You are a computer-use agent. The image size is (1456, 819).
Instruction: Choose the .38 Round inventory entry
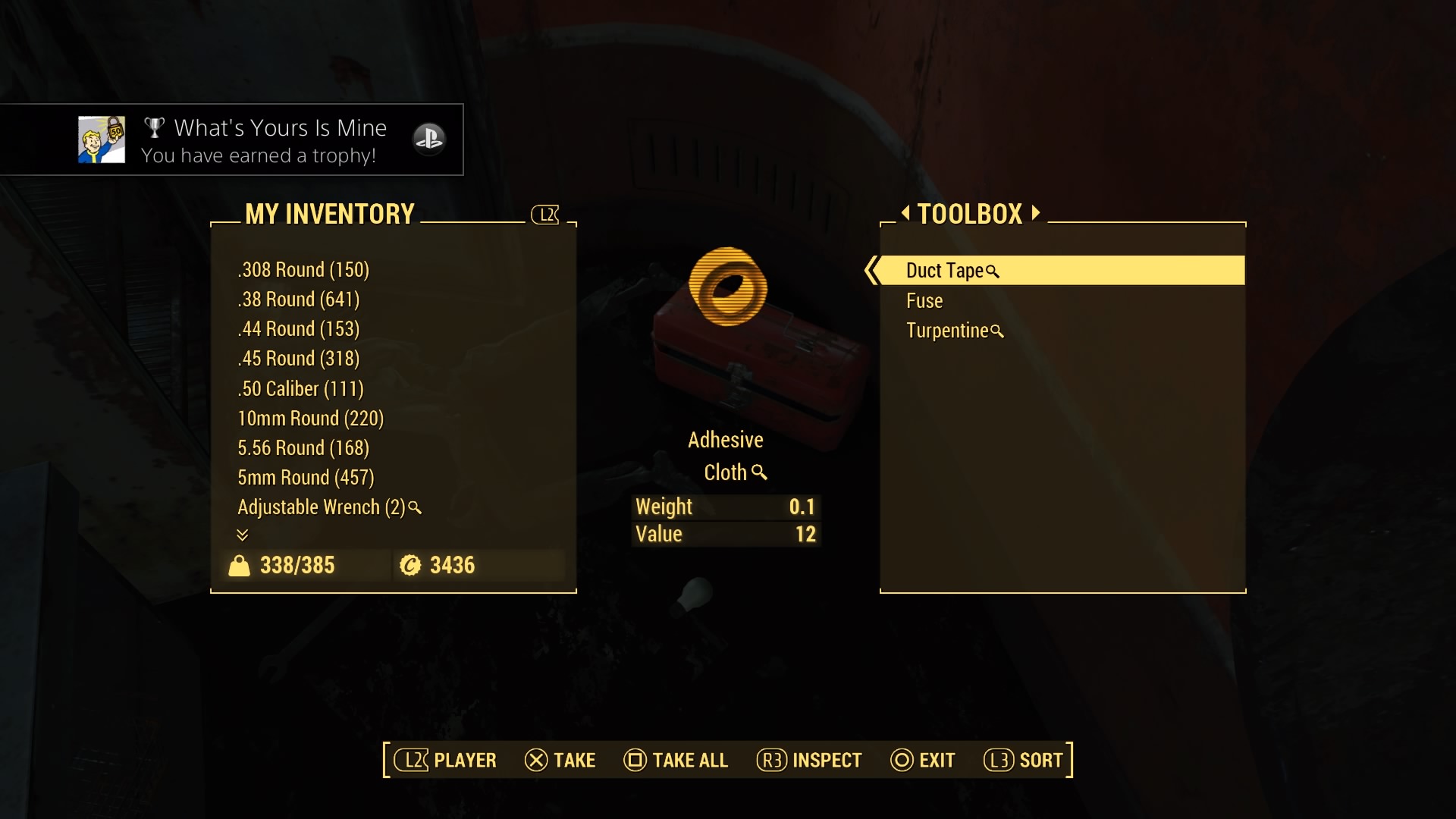[x=299, y=300]
